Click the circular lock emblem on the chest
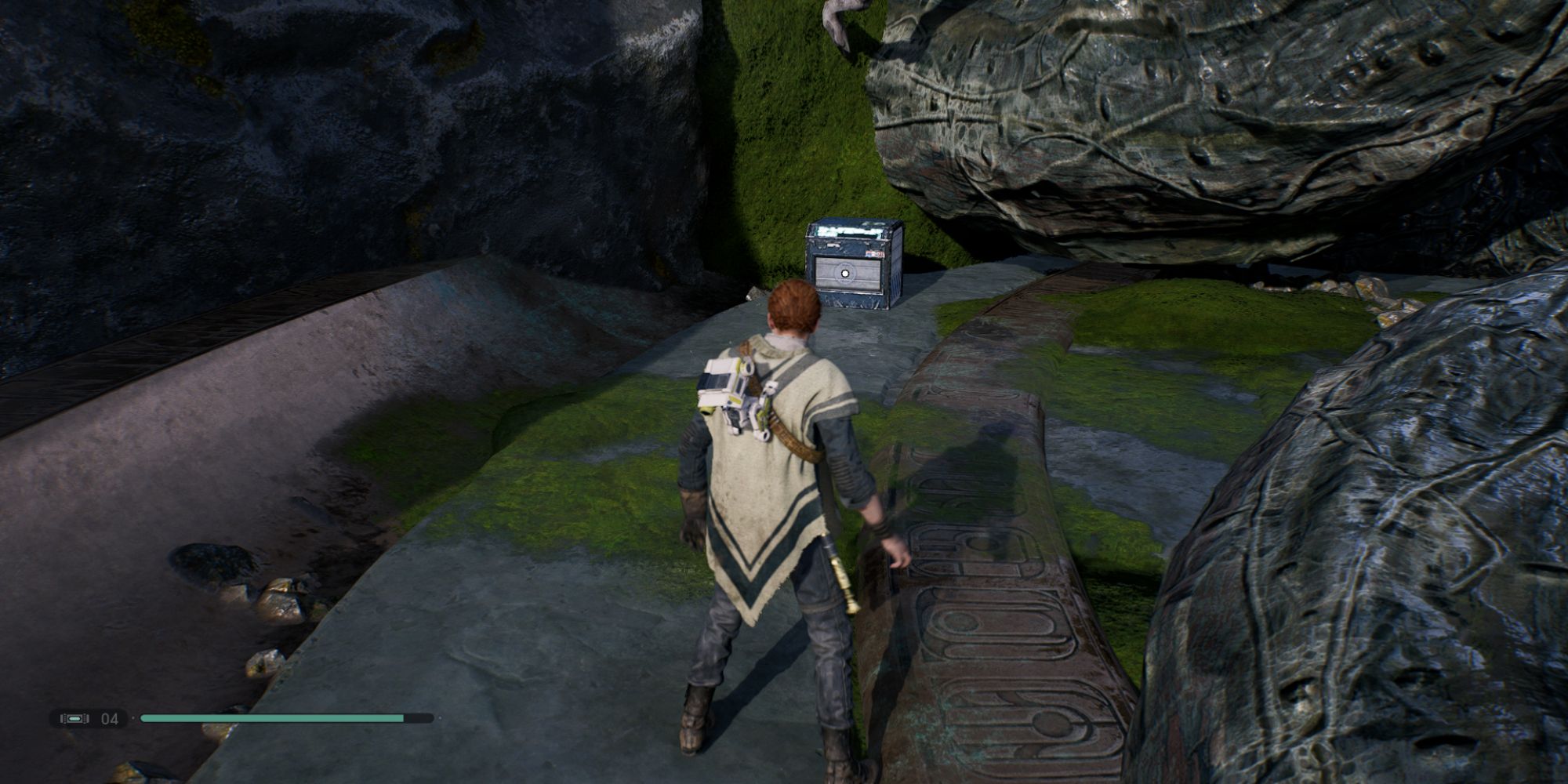This screenshot has width=1568, height=784. click(845, 273)
